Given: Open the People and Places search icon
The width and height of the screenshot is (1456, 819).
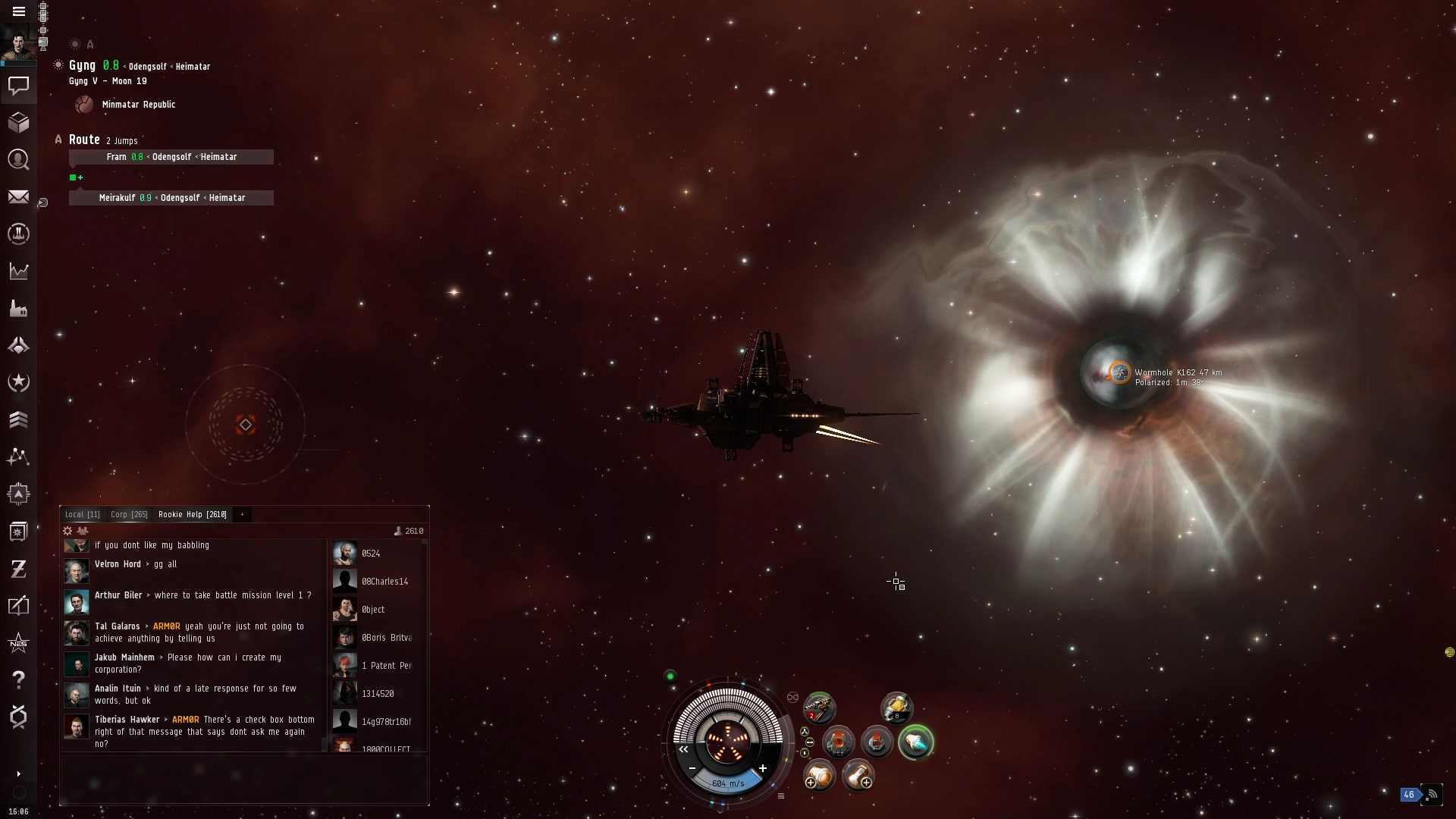Looking at the screenshot, I should pos(19,159).
